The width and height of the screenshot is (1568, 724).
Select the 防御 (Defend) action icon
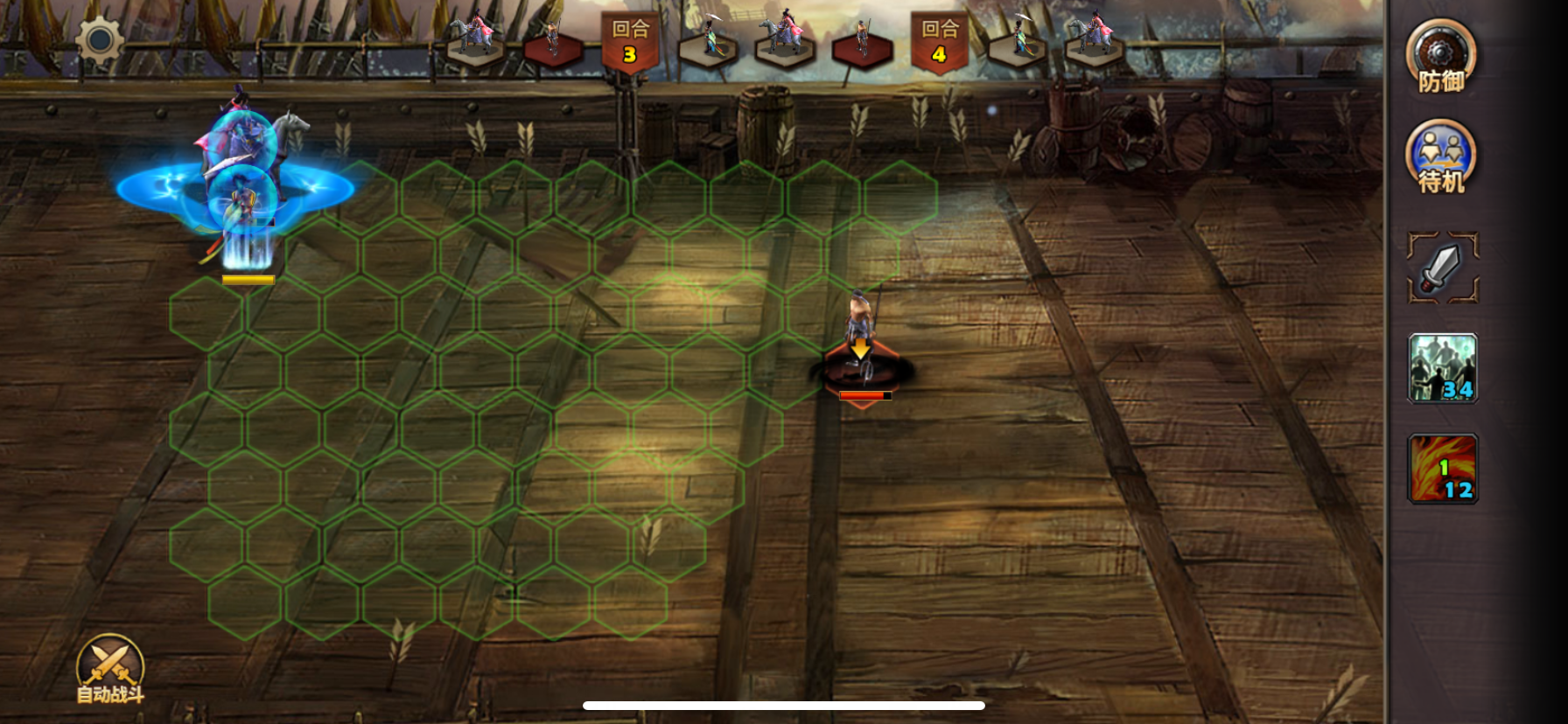[1441, 54]
